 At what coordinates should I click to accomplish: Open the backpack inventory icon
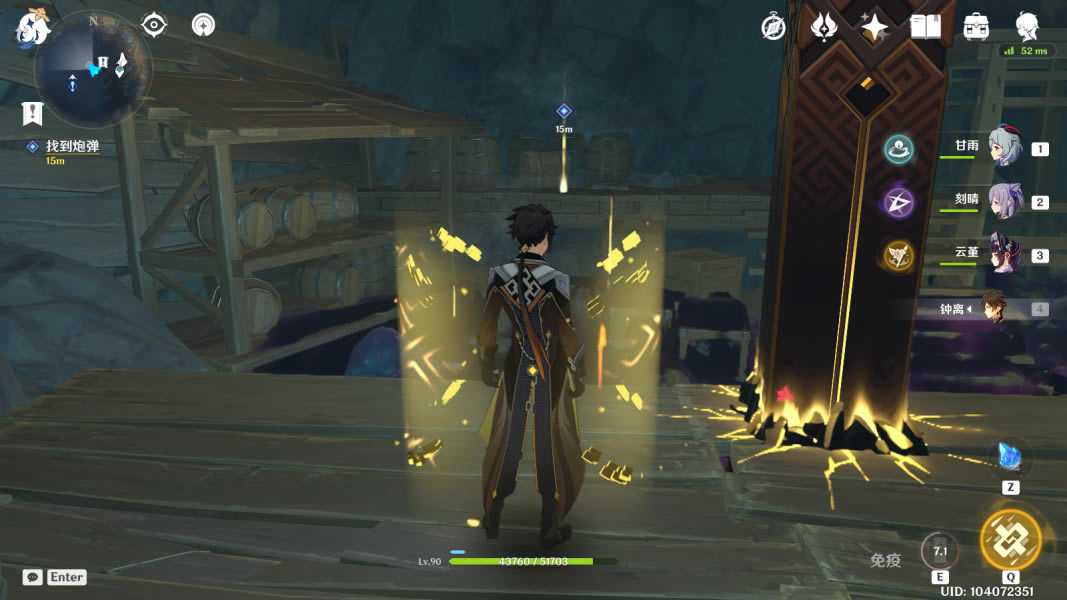pos(975,27)
